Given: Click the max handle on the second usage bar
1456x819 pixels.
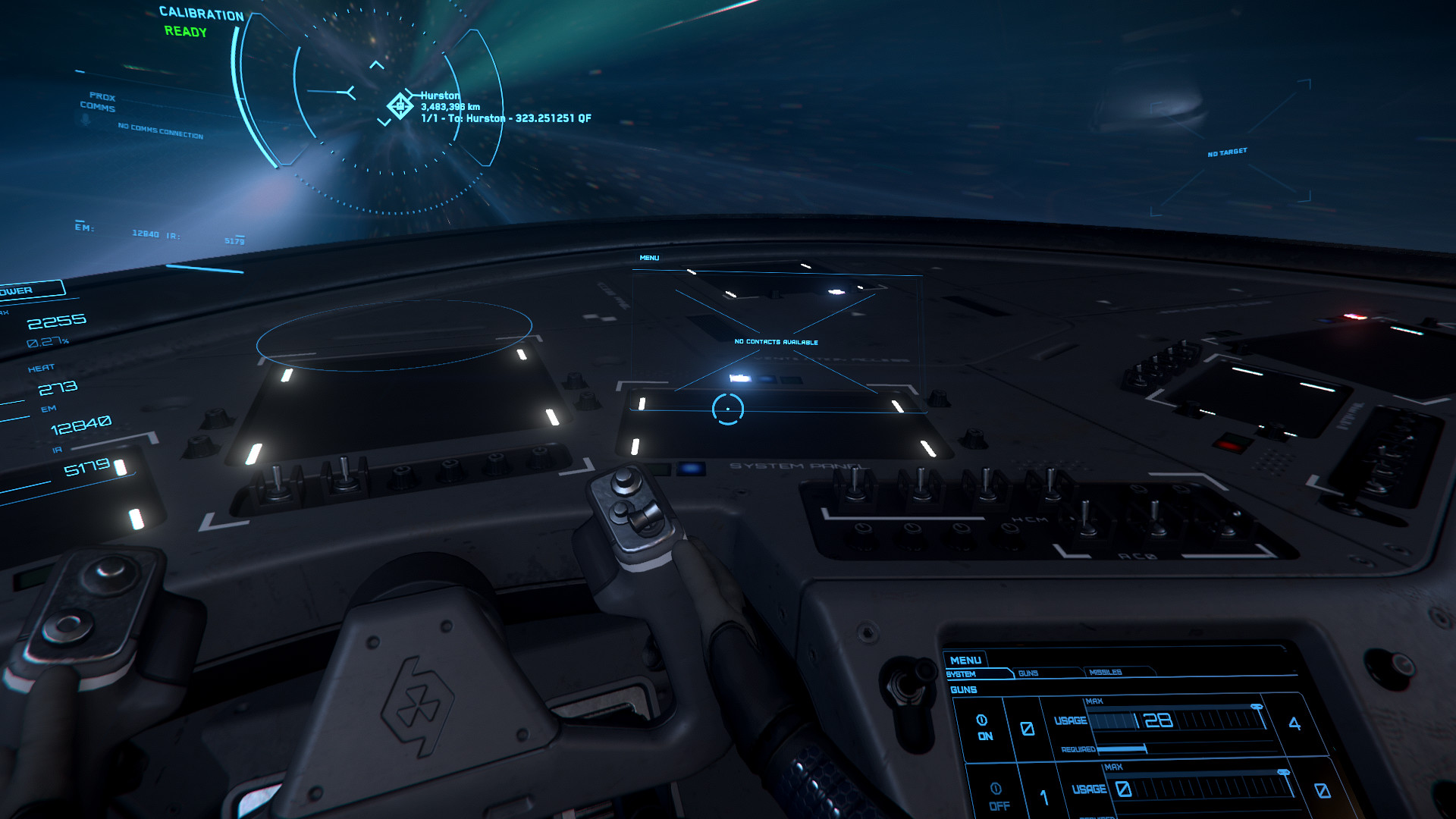Looking at the screenshot, I should (x=1282, y=773).
